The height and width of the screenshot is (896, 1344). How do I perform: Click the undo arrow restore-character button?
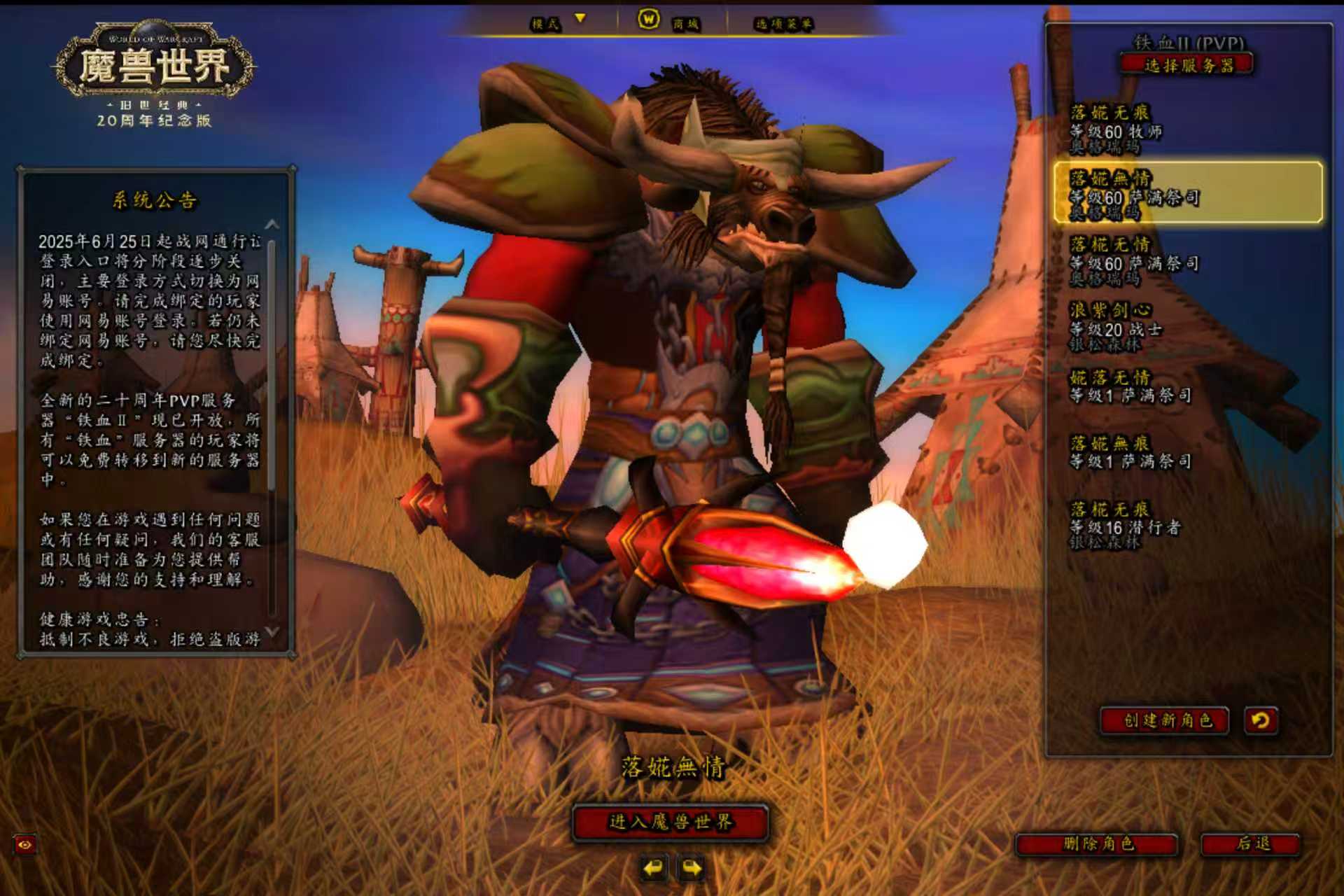[x=1261, y=720]
